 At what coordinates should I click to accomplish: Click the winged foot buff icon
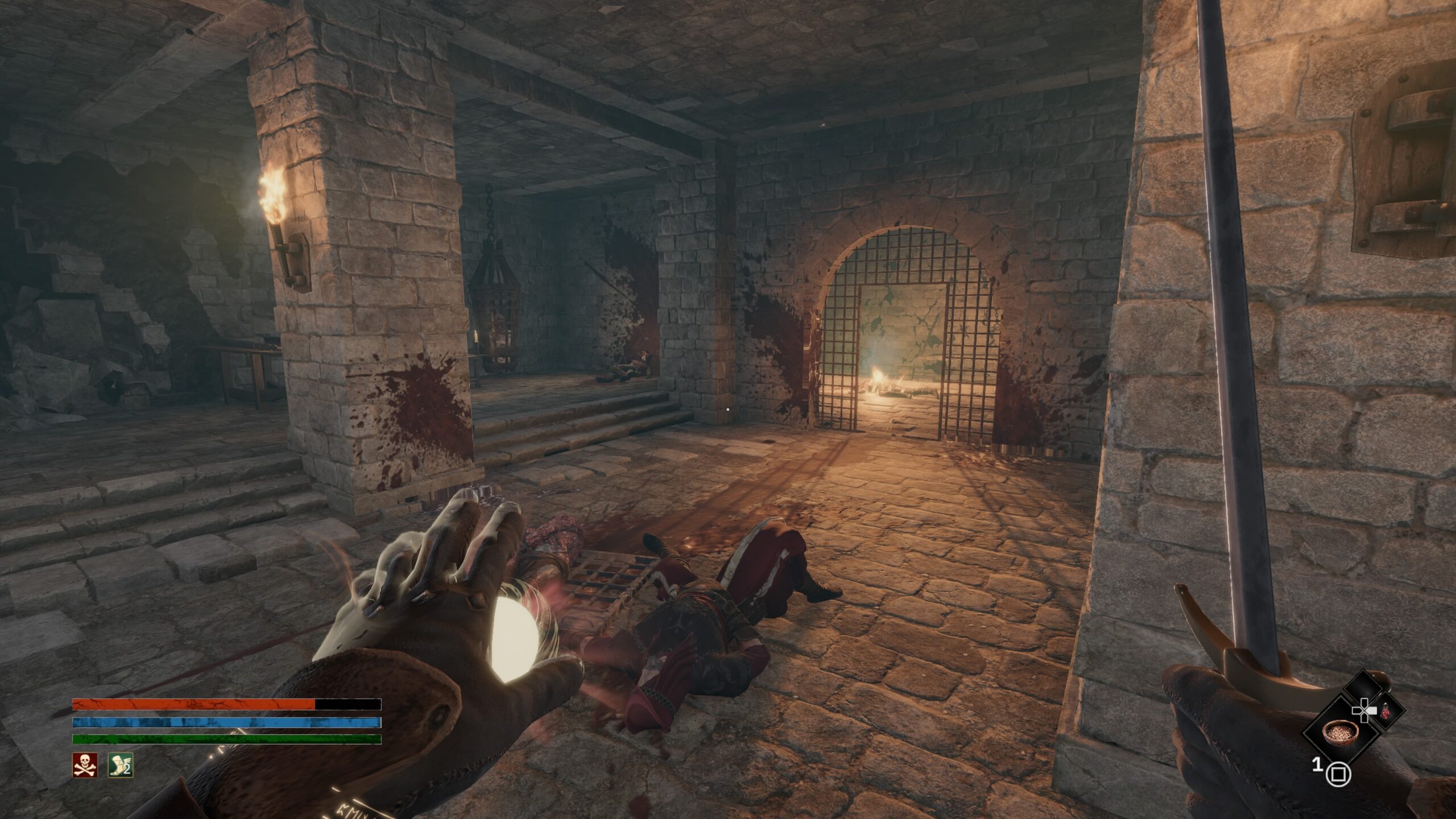pyautogui.click(x=121, y=765)
